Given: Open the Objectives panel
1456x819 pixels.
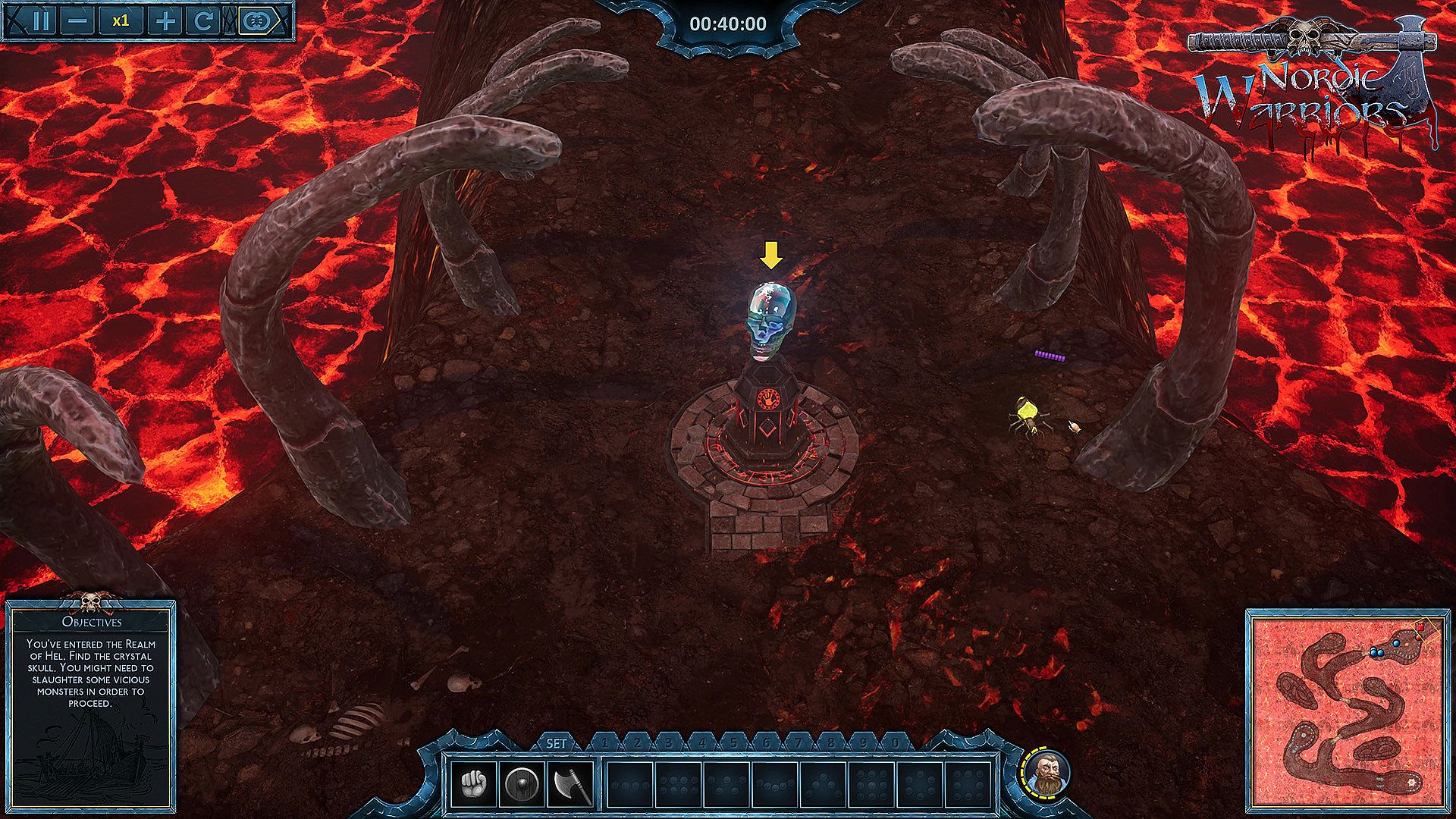Looking at the screenshot, I should [92, 622].
